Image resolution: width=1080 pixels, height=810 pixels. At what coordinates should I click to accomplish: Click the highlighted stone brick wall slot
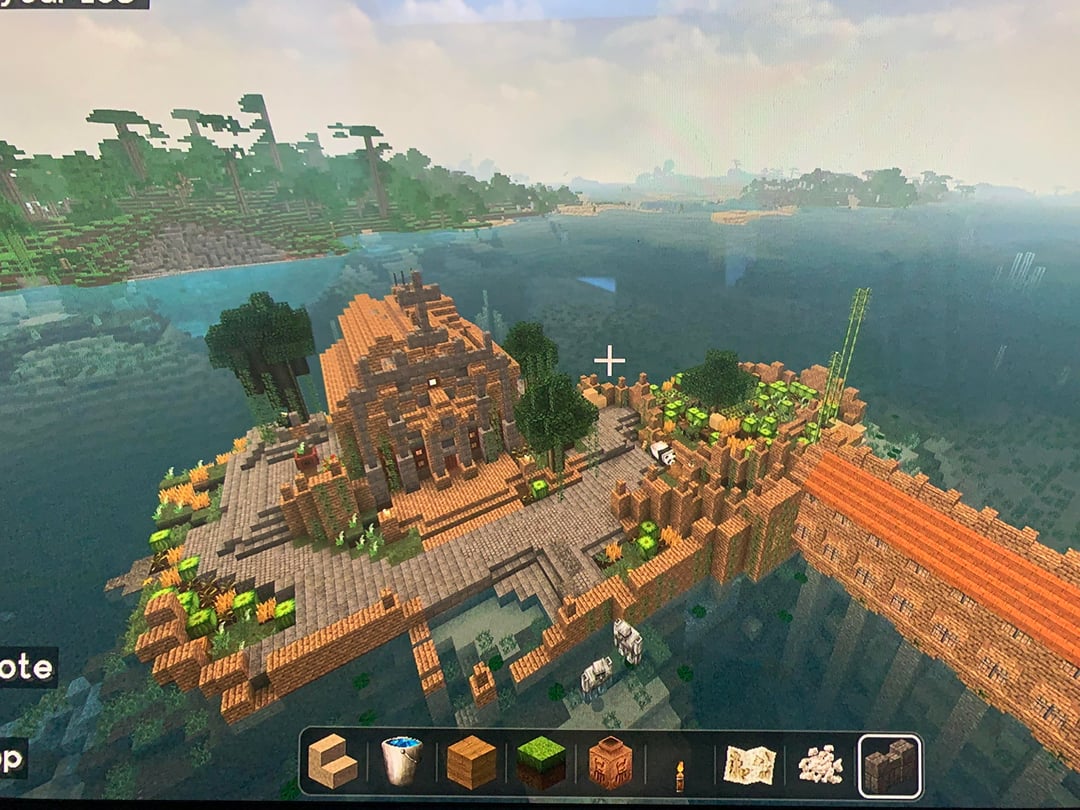click(890, 766)
